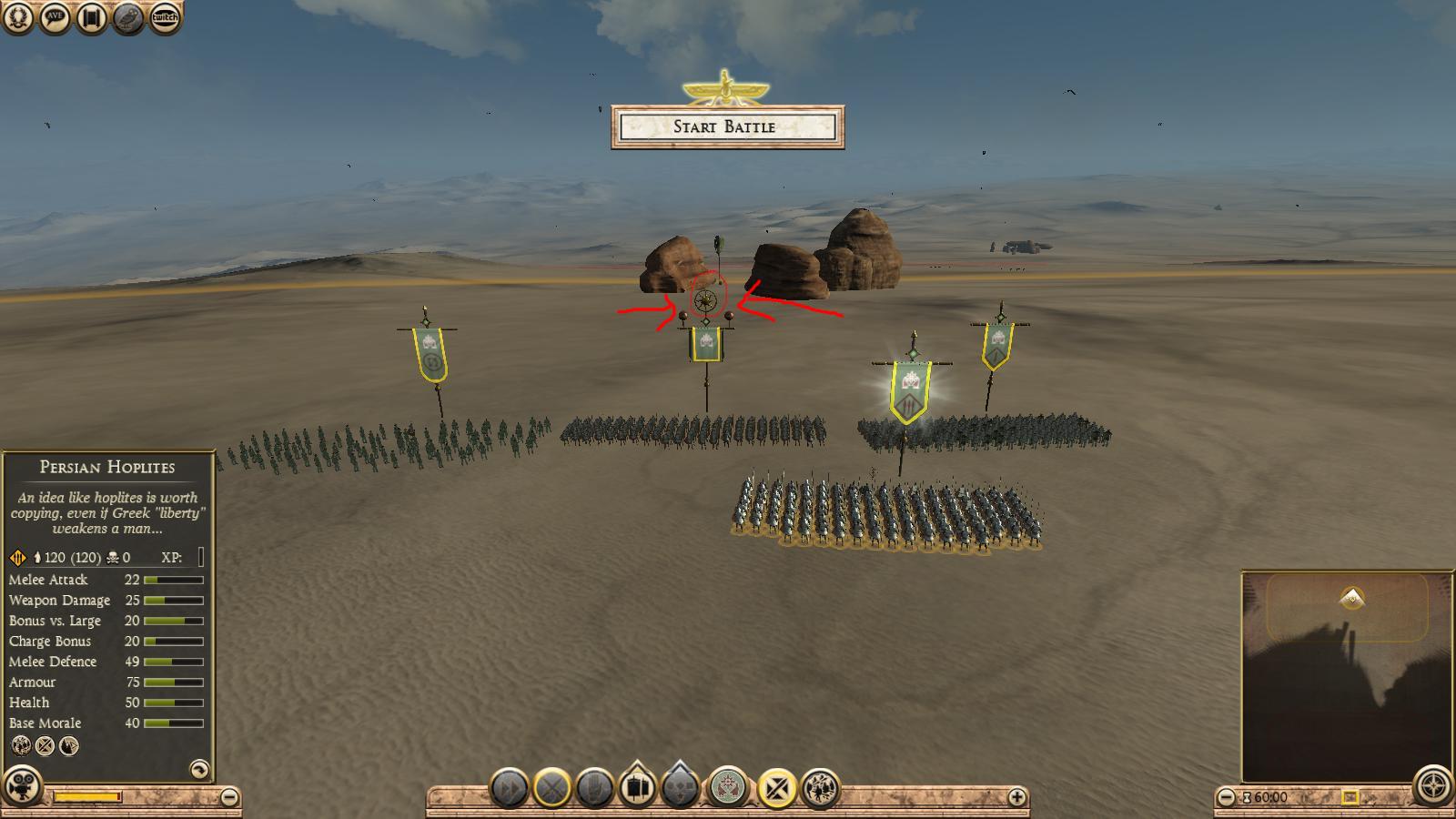The height and width of the screenshot is (819, 1456).
Task: Click the curved arrow on the unit card
Action: [198, 769]
